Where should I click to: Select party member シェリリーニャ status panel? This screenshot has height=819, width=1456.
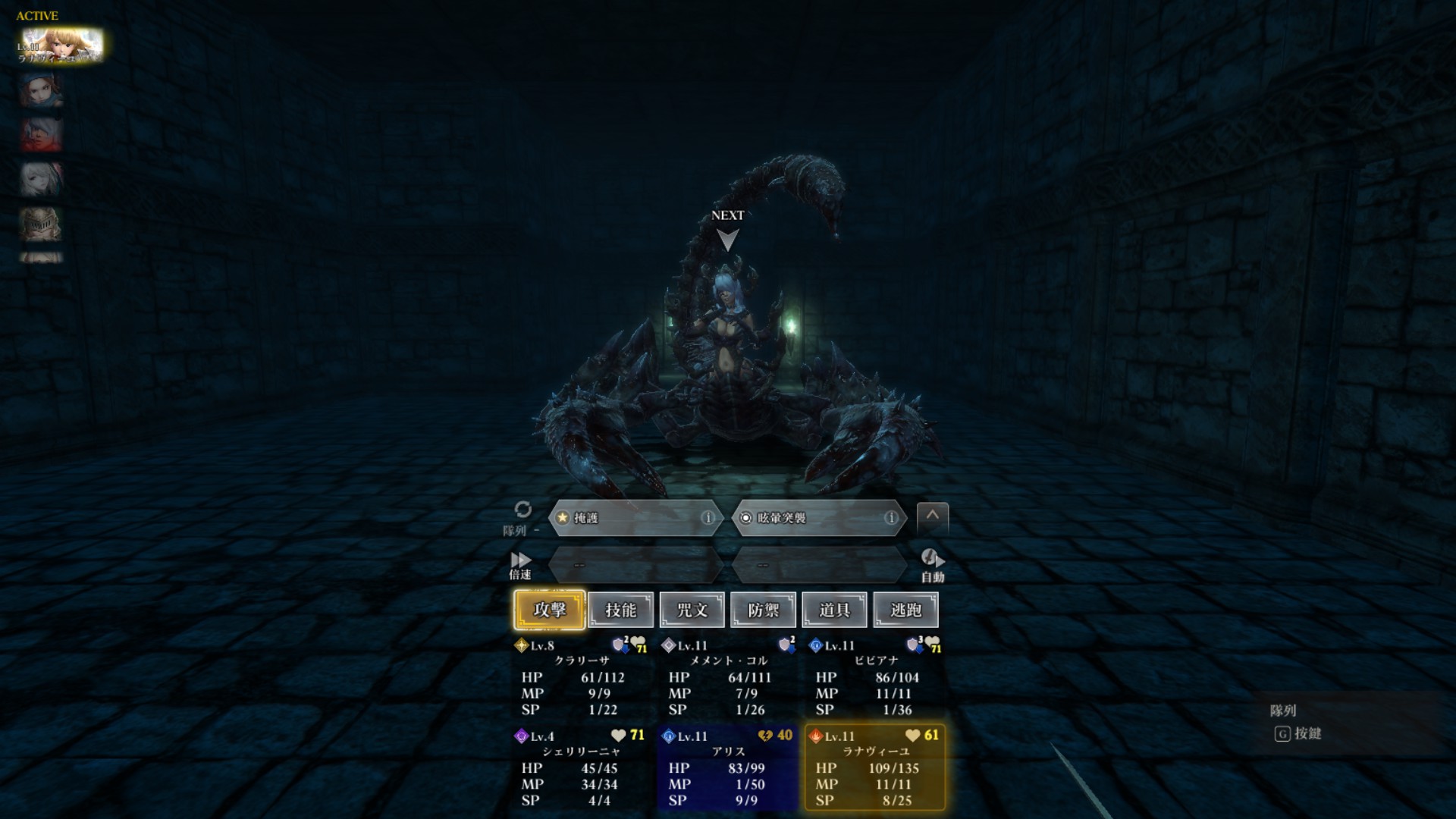point(581,768)
